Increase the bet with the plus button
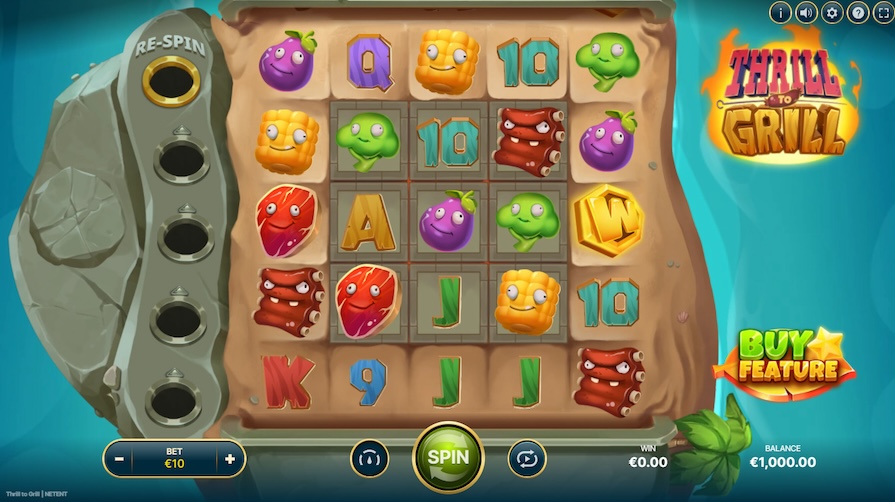The image size is (895, 502). [x=230, y=459]
